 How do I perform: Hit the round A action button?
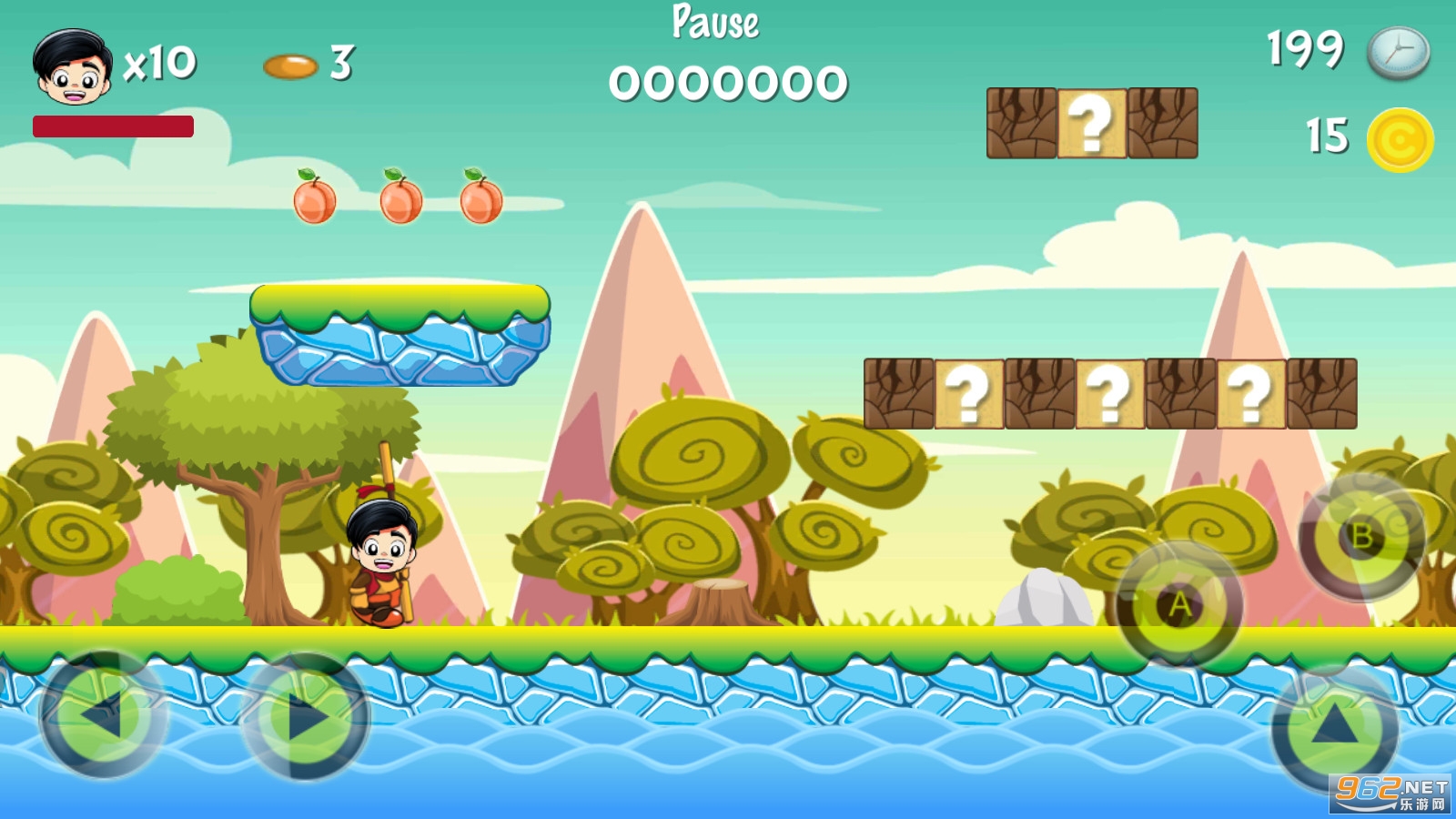(x=1179, y=604)
